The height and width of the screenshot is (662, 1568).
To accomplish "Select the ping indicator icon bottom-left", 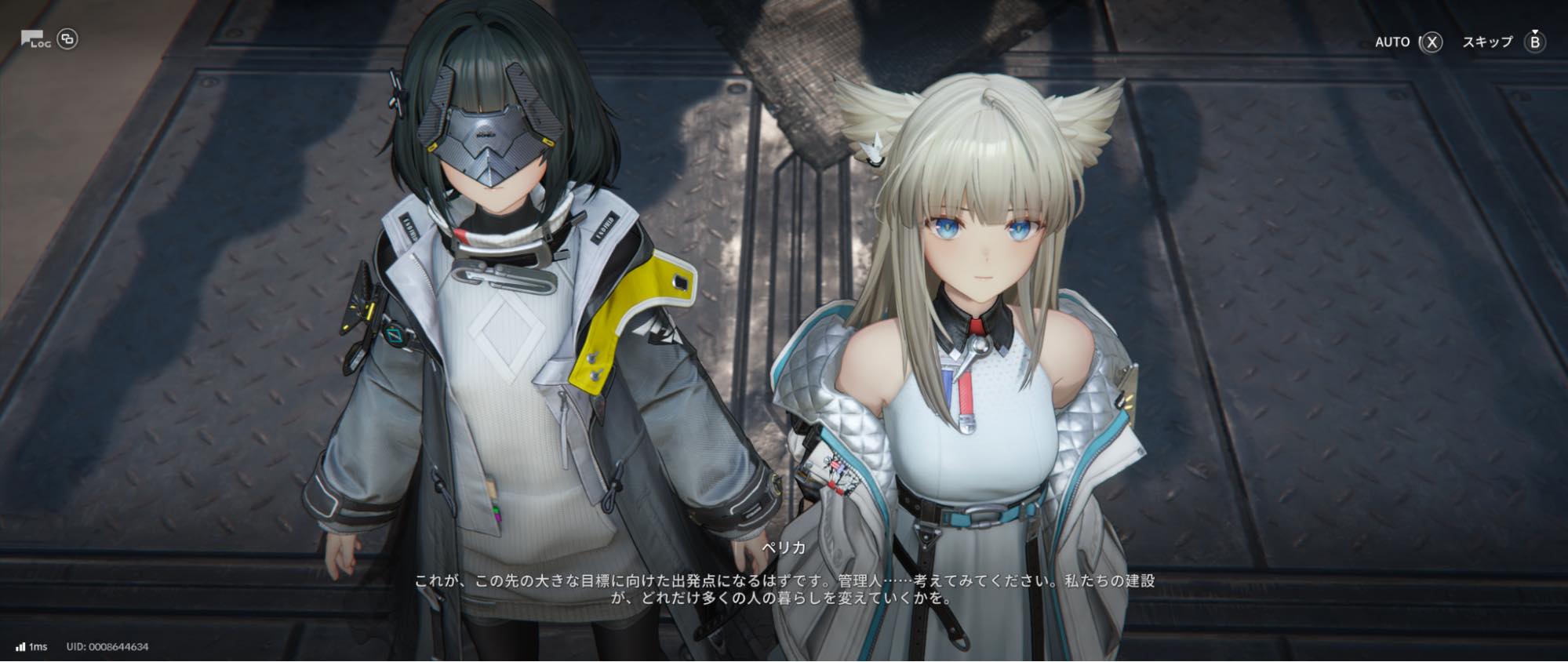I will click(x=19, y=646).
